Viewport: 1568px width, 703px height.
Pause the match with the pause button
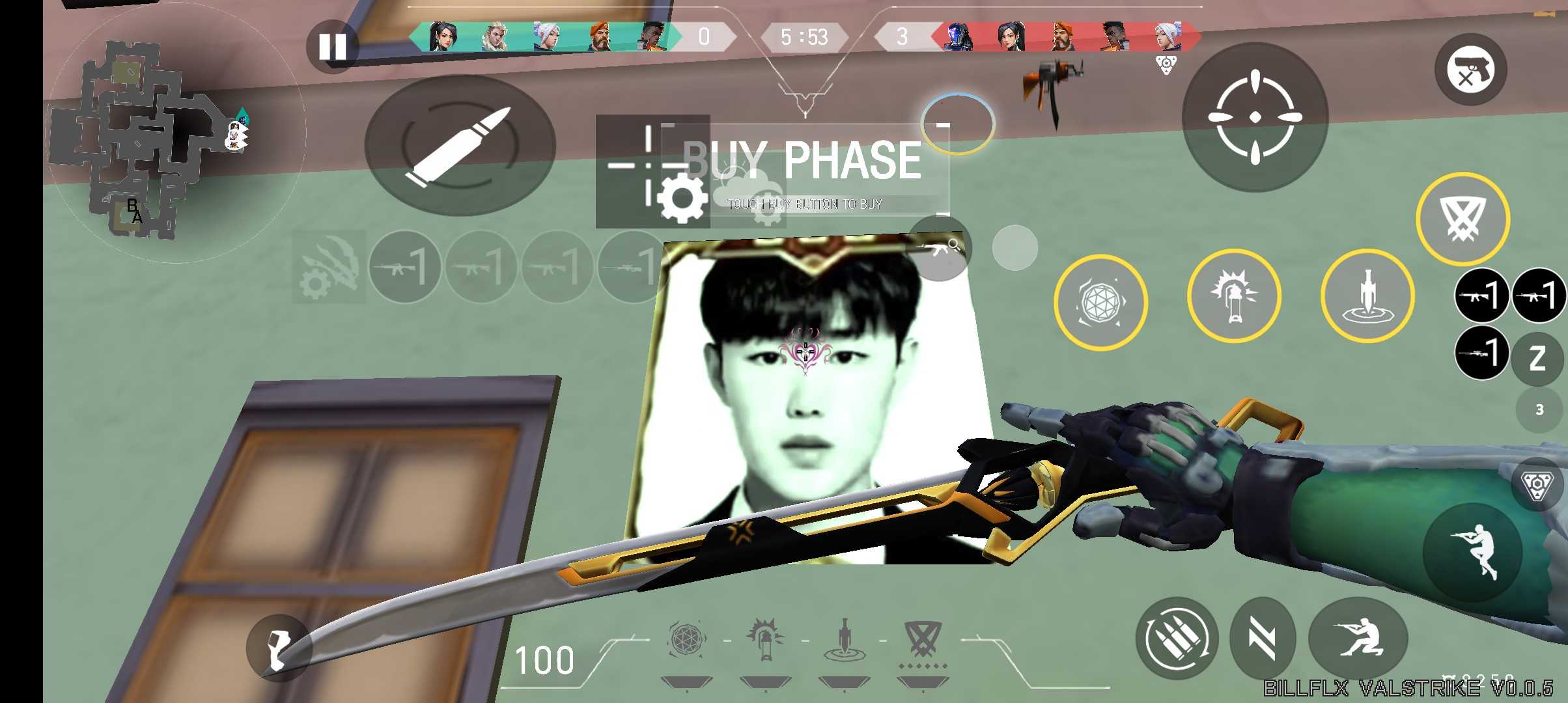332,47
